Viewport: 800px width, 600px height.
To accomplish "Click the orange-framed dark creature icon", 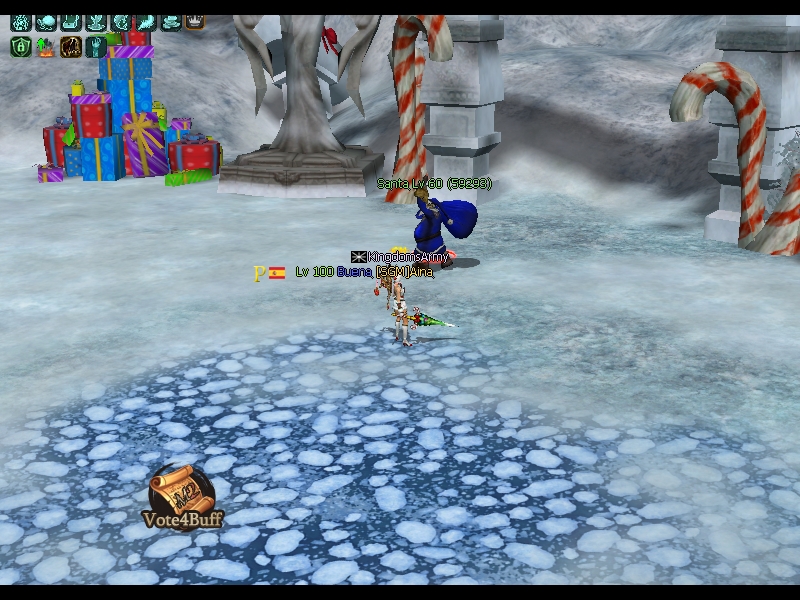I will click(x=71, y=46).
